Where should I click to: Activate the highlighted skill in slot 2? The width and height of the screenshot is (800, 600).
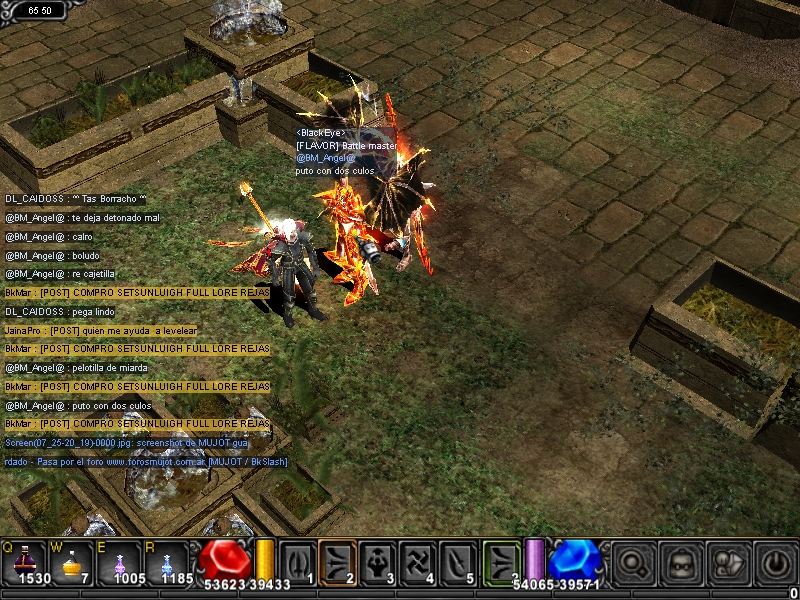(x=338, y=562)
